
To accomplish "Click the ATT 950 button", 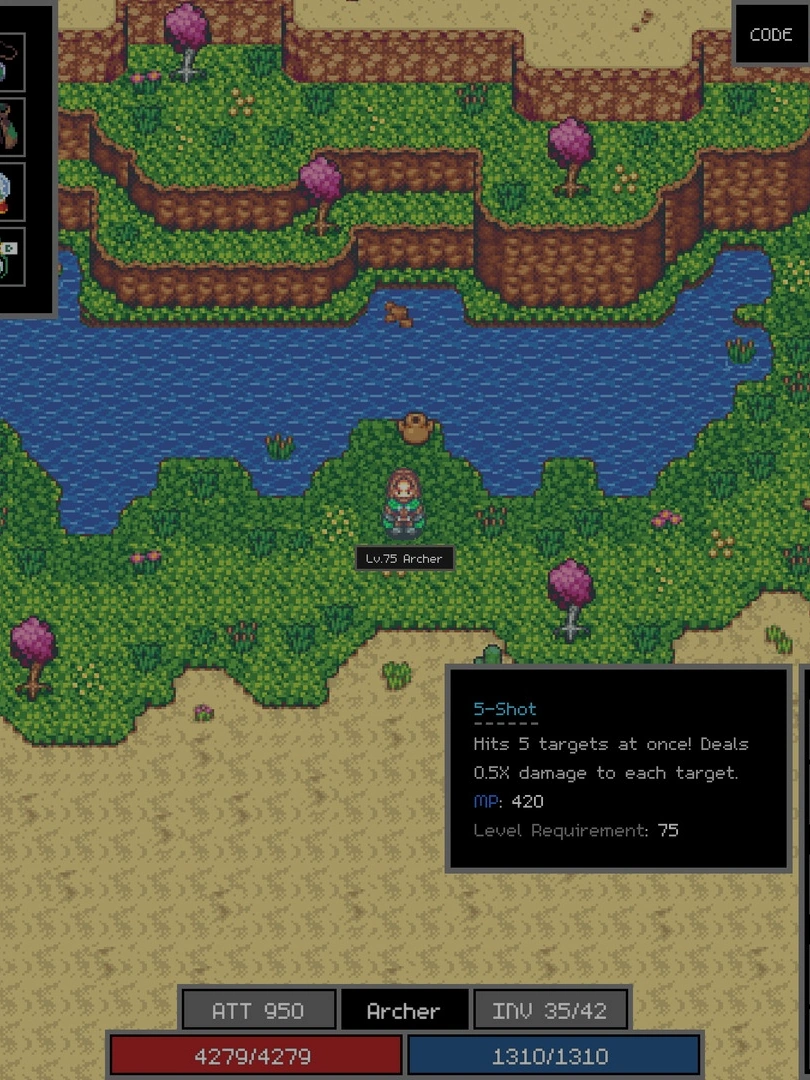I will tap(258, 1010).
